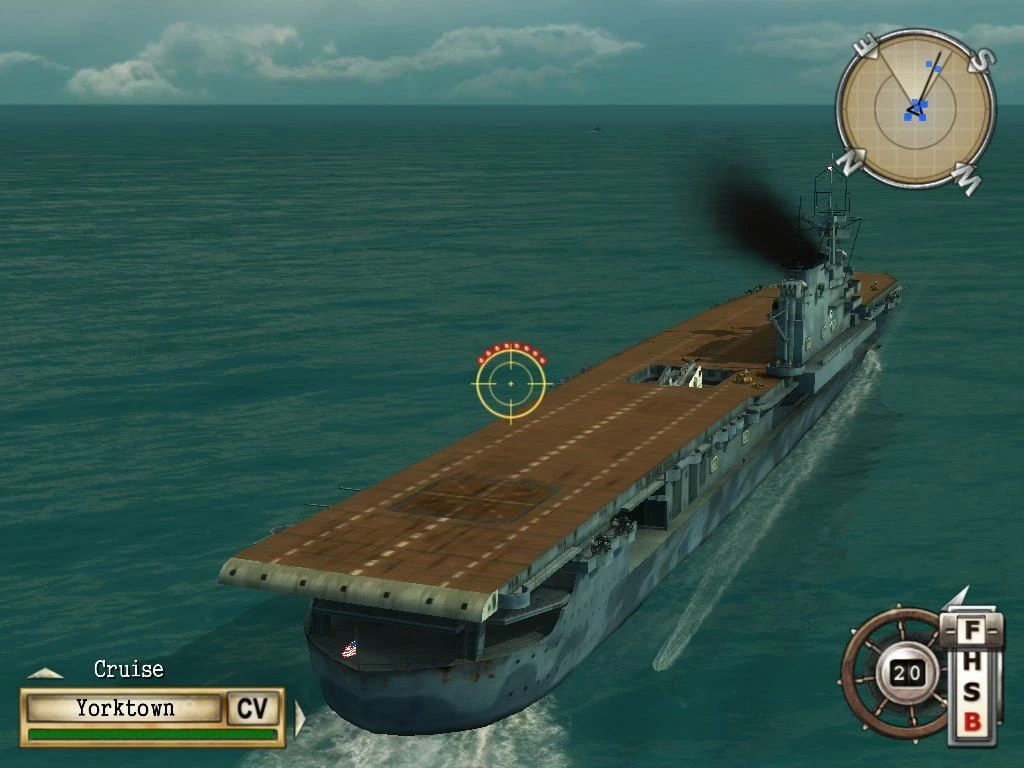Click the Cruise mode label
1024x768 pixels.
pos(128,669)
